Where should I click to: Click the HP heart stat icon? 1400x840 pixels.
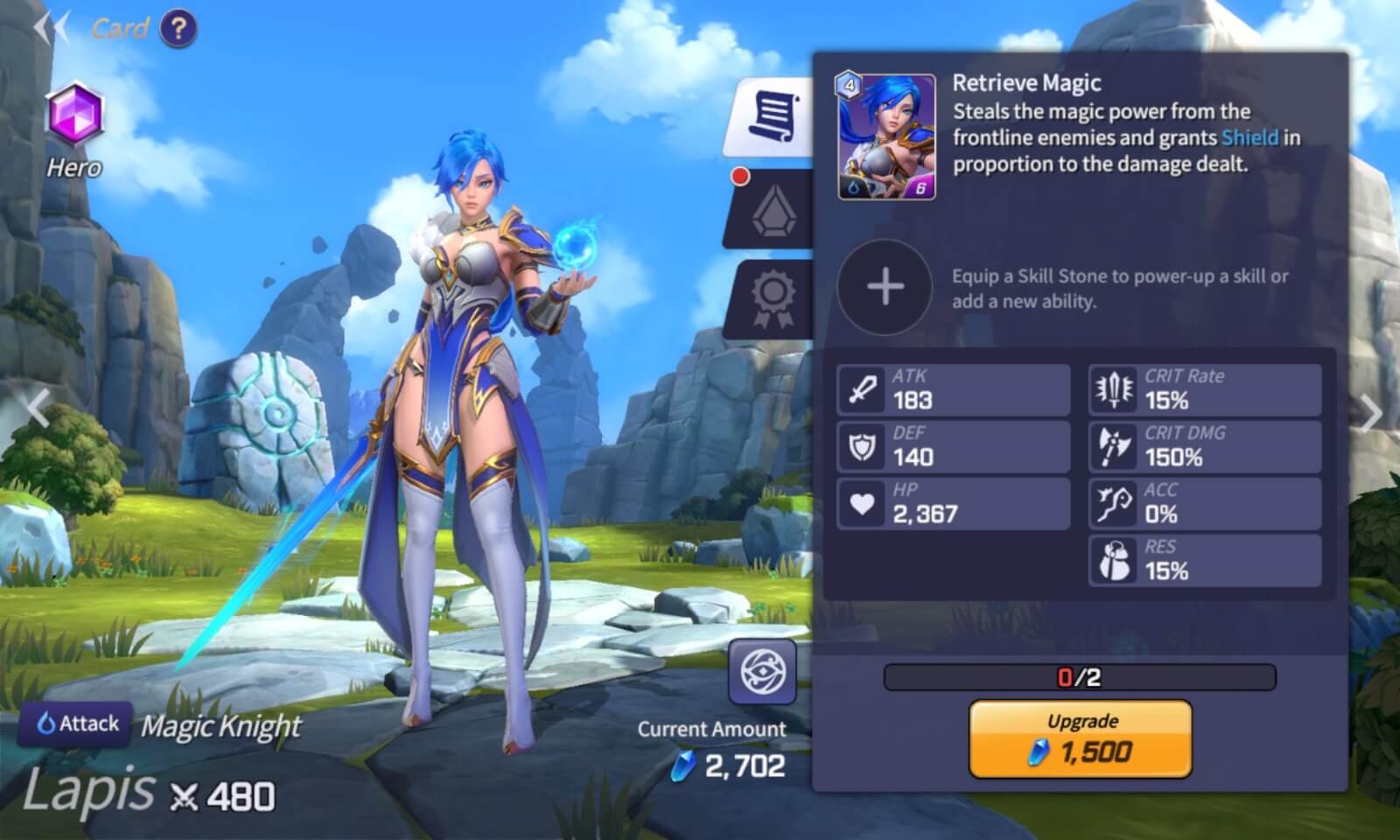click(863, 501)
